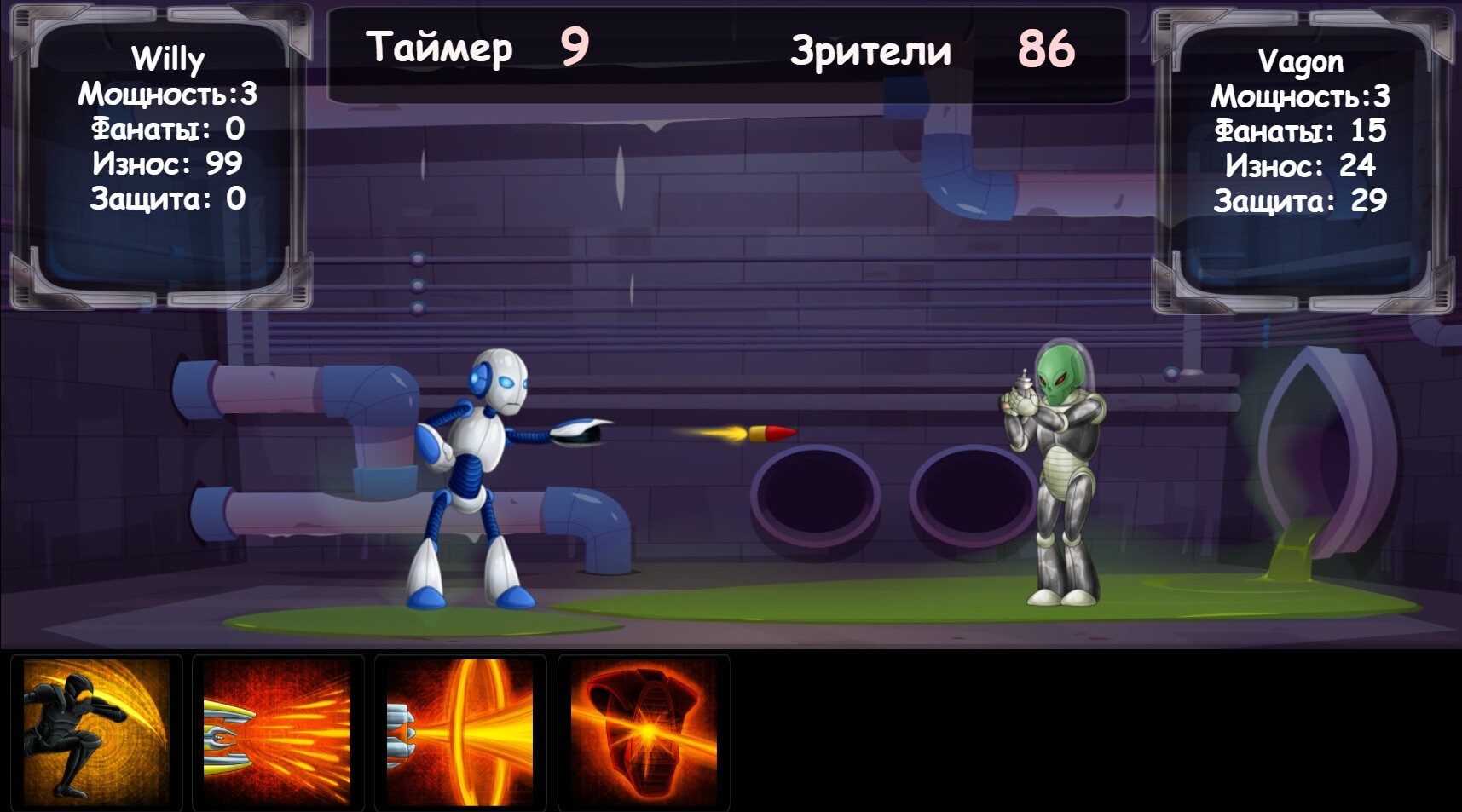Click the Фанаты: 15 counter on Vagon's panel

click(1303, 130)
